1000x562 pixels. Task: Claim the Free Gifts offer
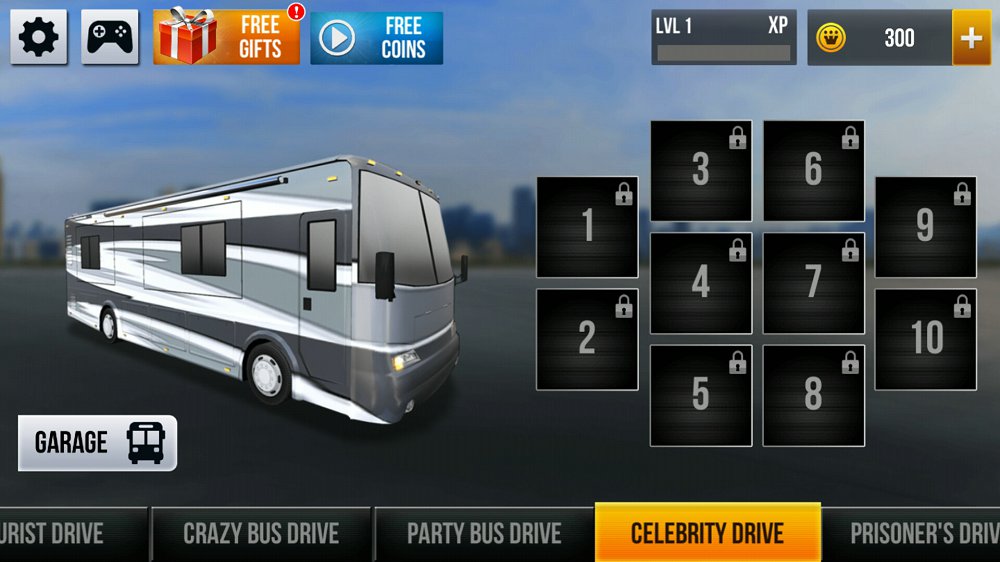[226, 38]
